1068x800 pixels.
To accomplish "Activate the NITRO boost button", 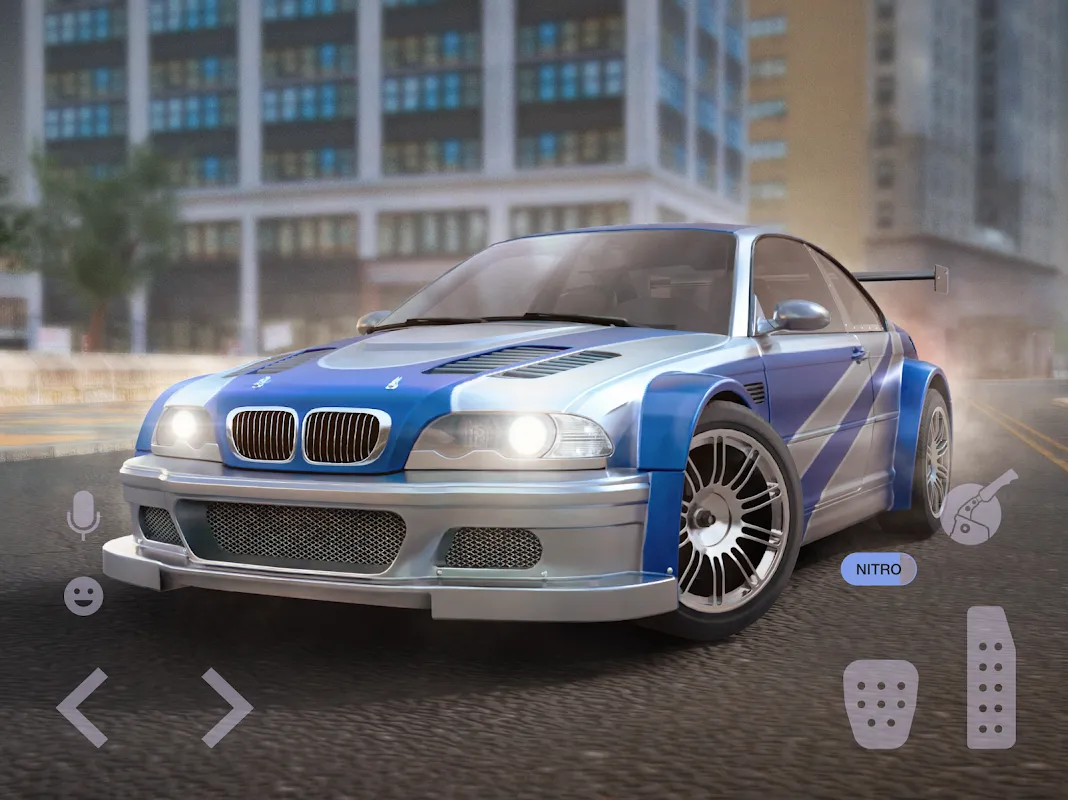I will 878,570.
